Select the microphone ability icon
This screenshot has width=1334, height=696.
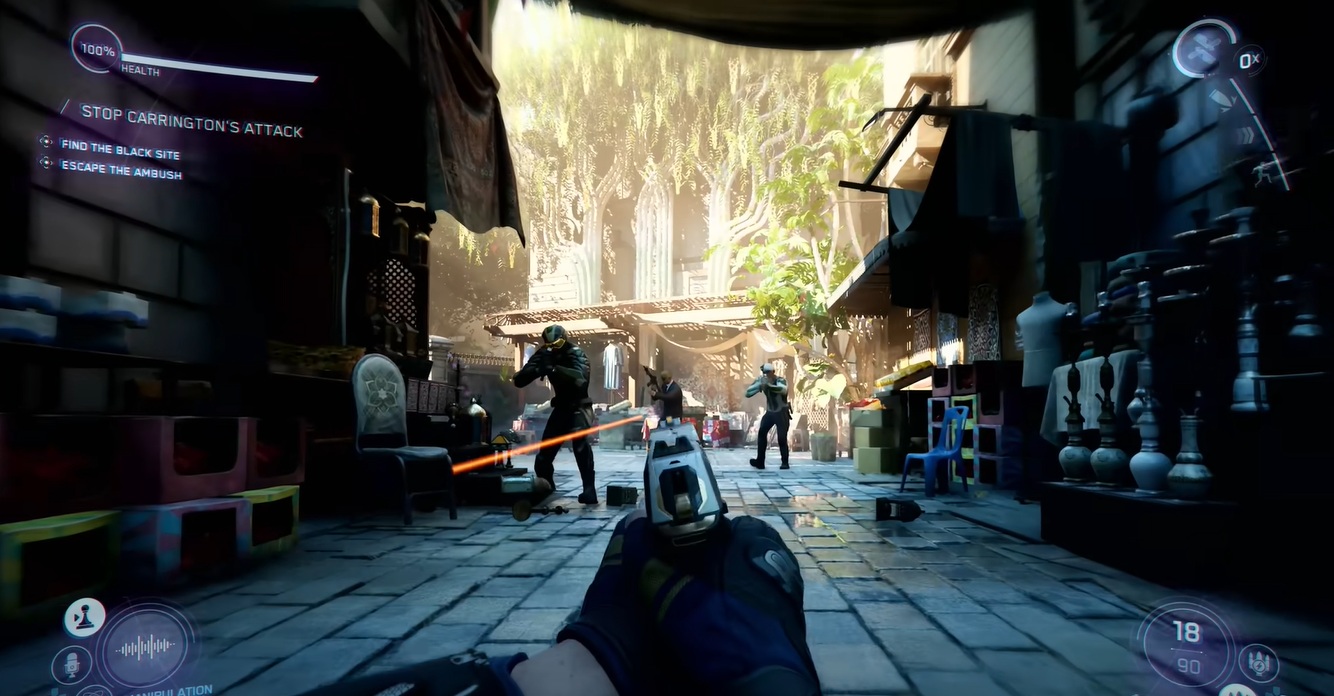[72, 663]
